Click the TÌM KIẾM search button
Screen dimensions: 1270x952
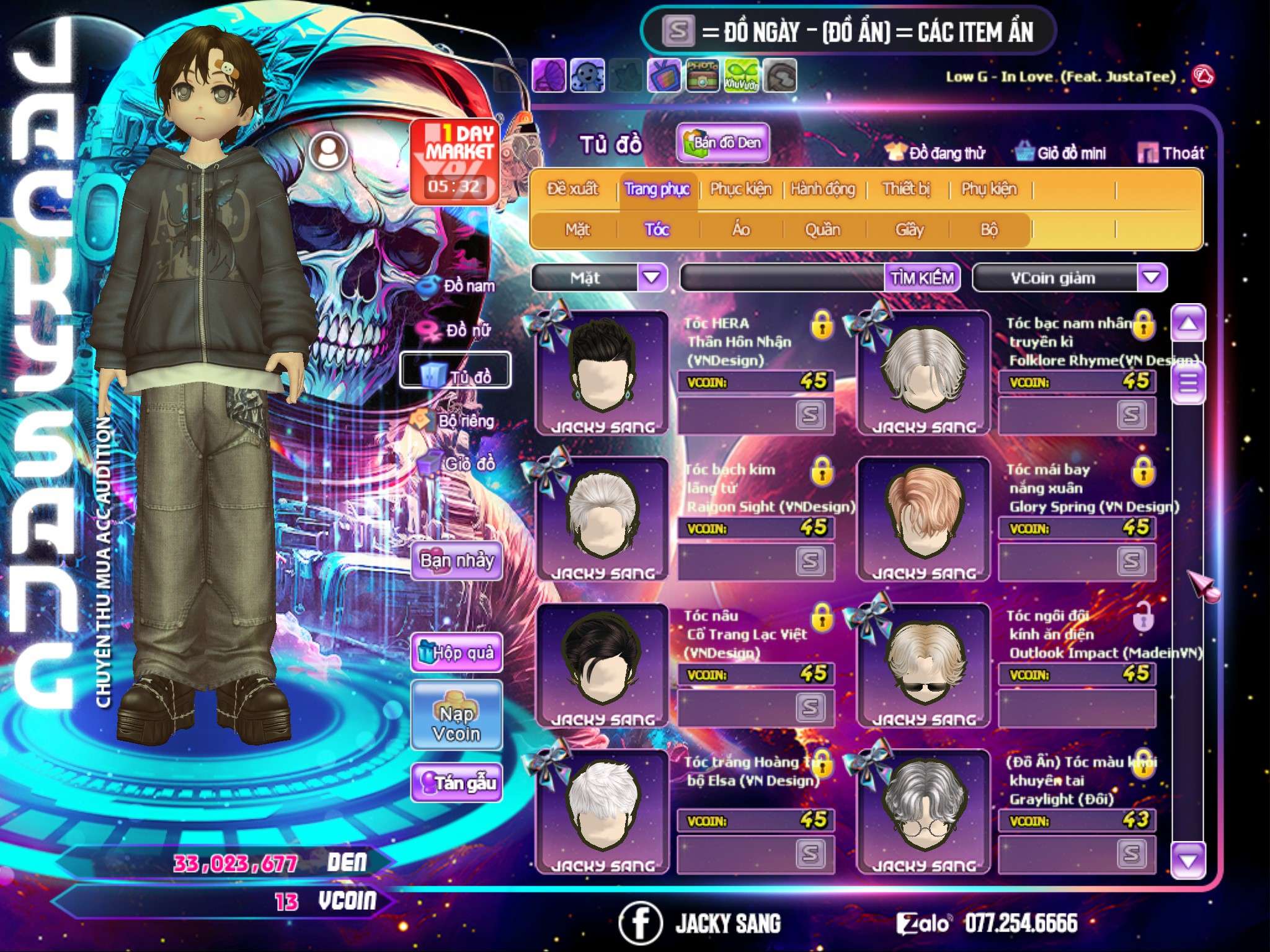(922, 278)
